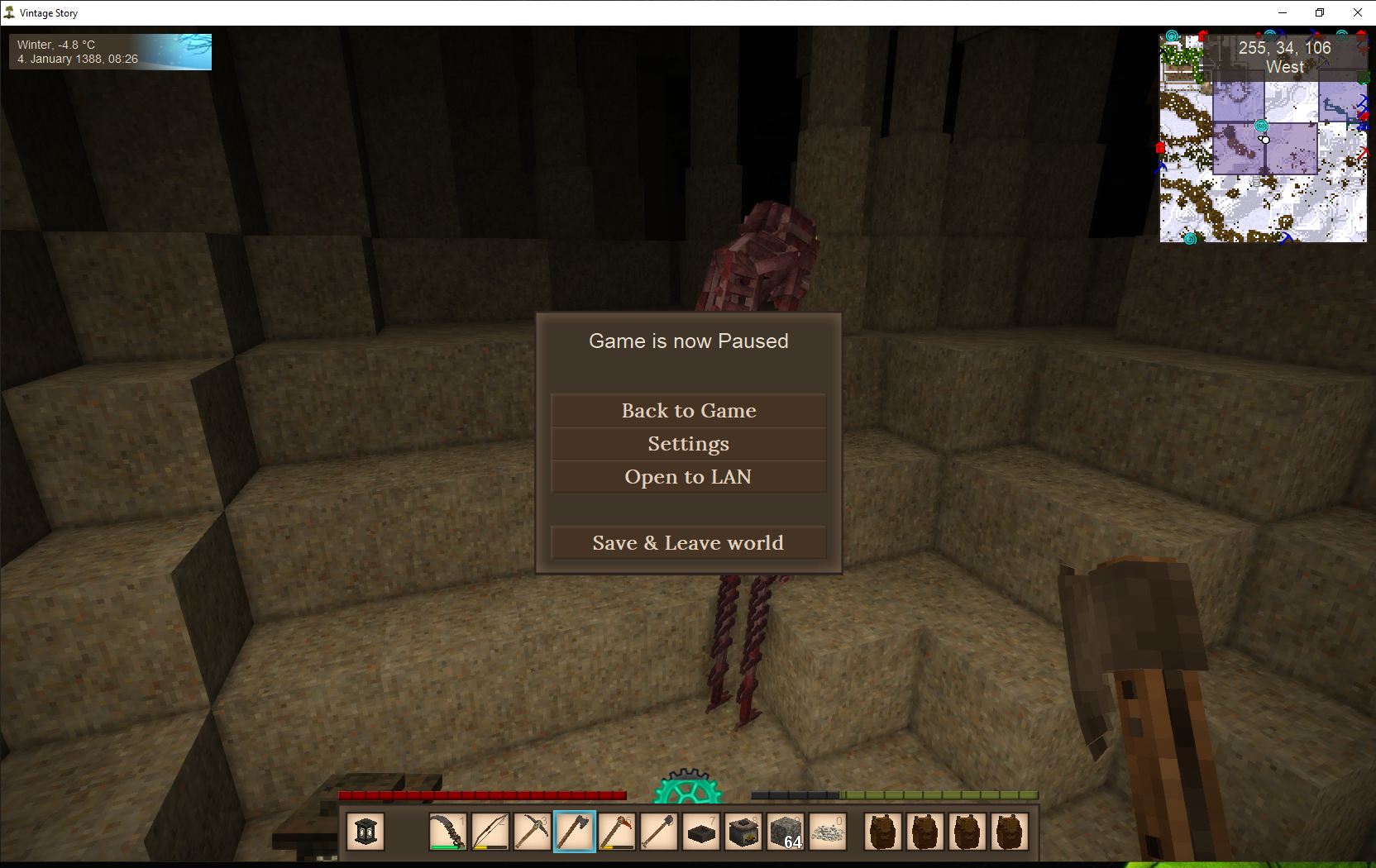Click the highlighted axe hotbar slot
This screenshot has height=868, width=1376.
574,832
